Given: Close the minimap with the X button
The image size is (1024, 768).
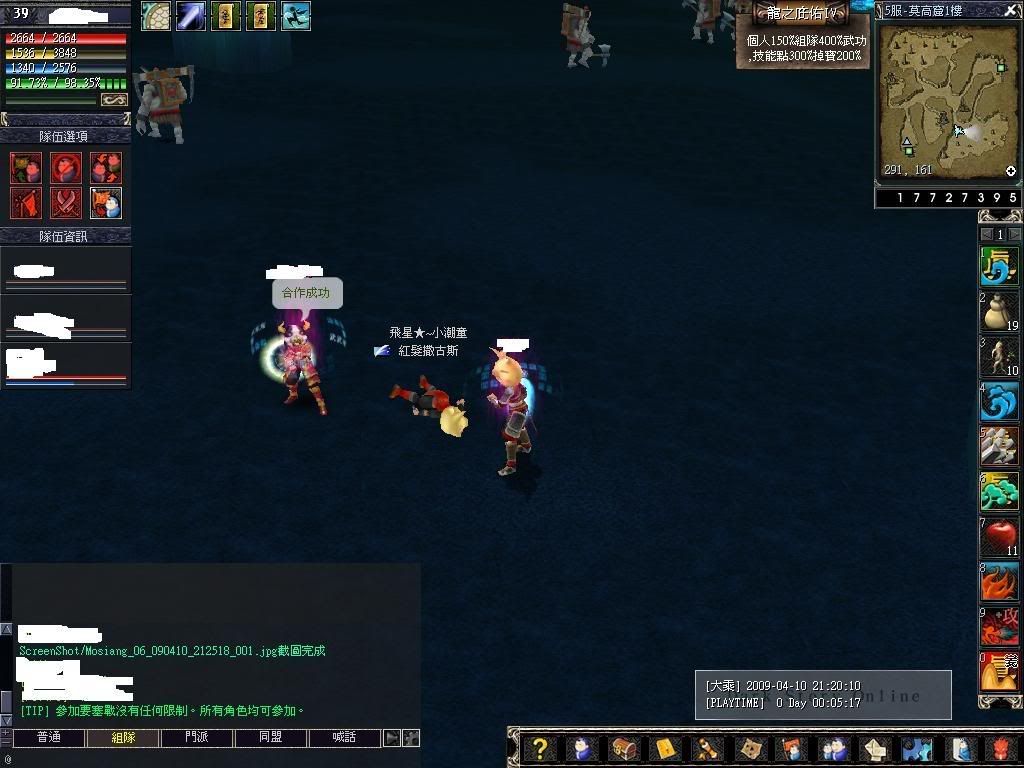Looking at the screenshot, I should (1011, 10).
